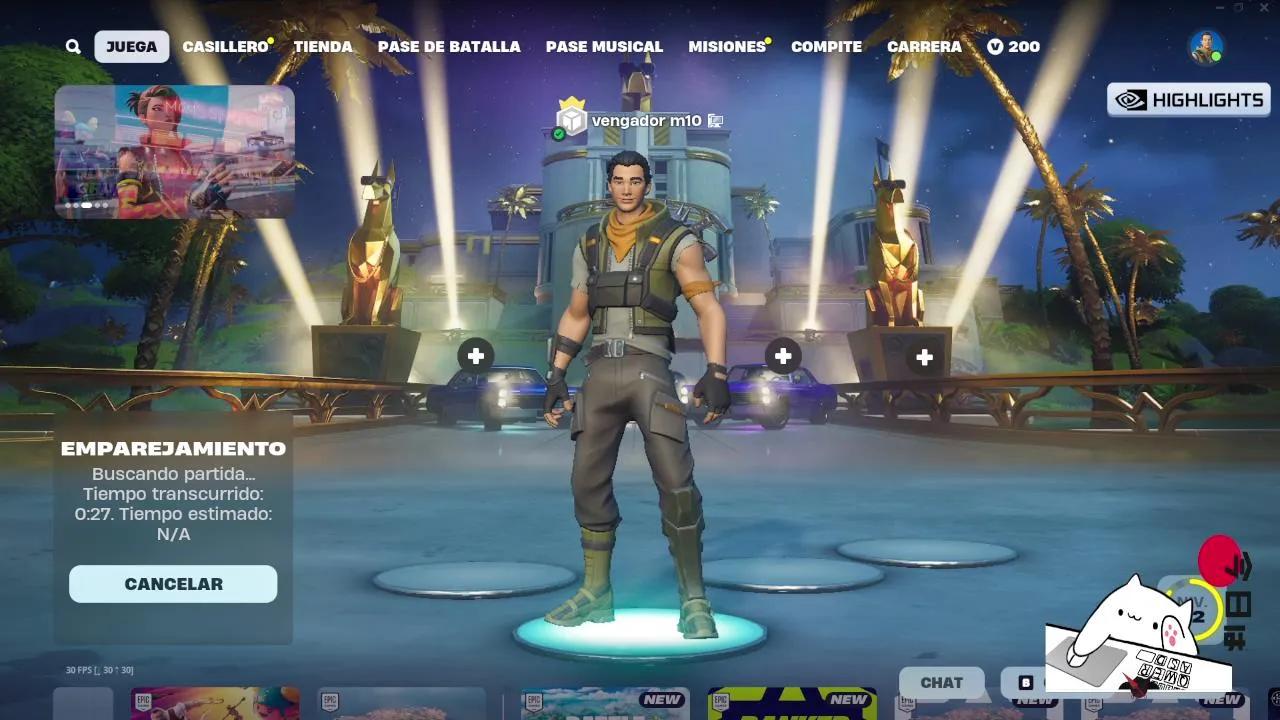Click the NVIDIA Highlights button
Screen dimensions: 1280x720
[x=1188, y=99]
